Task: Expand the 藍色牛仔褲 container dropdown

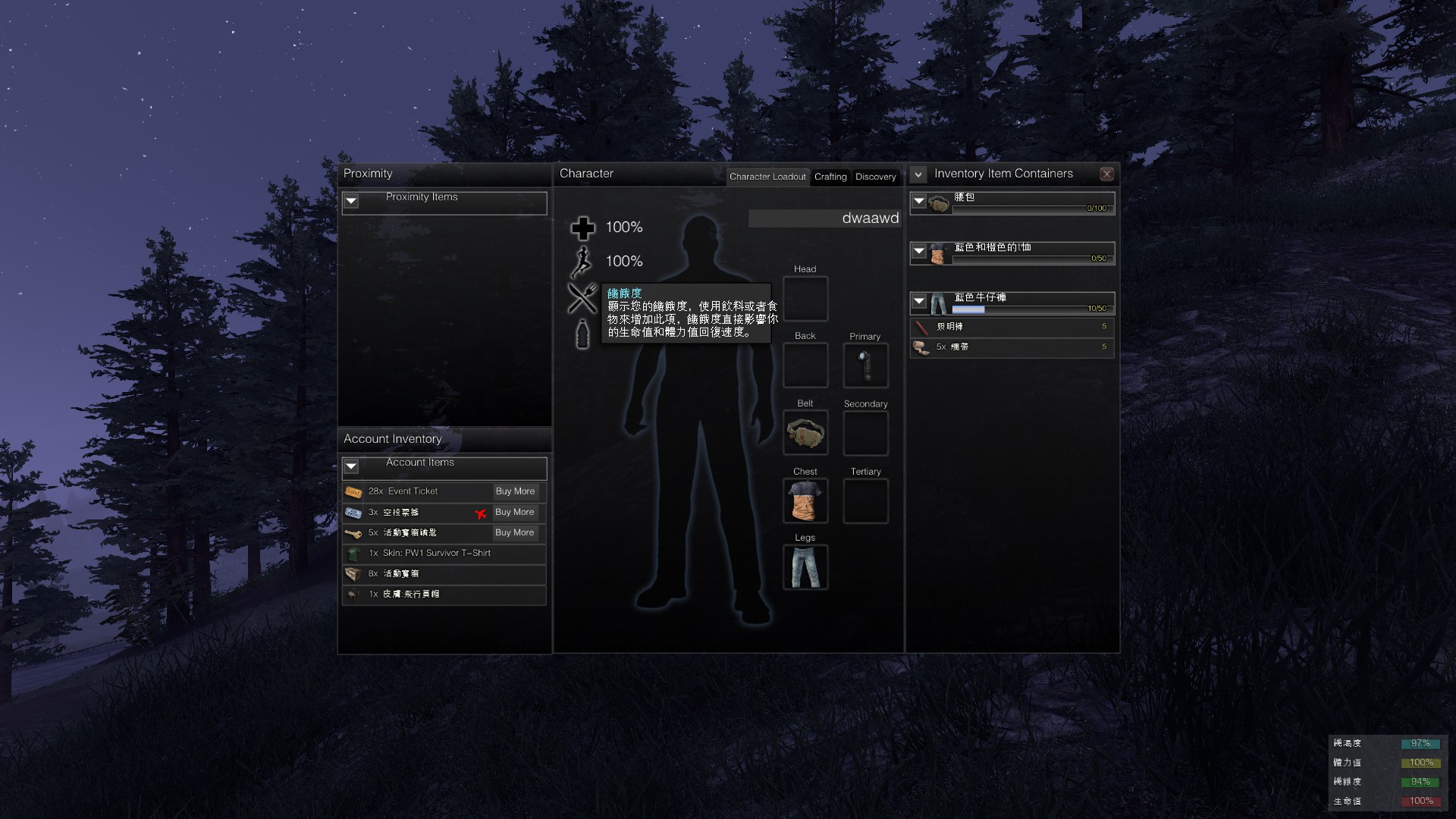Action: 918,301
